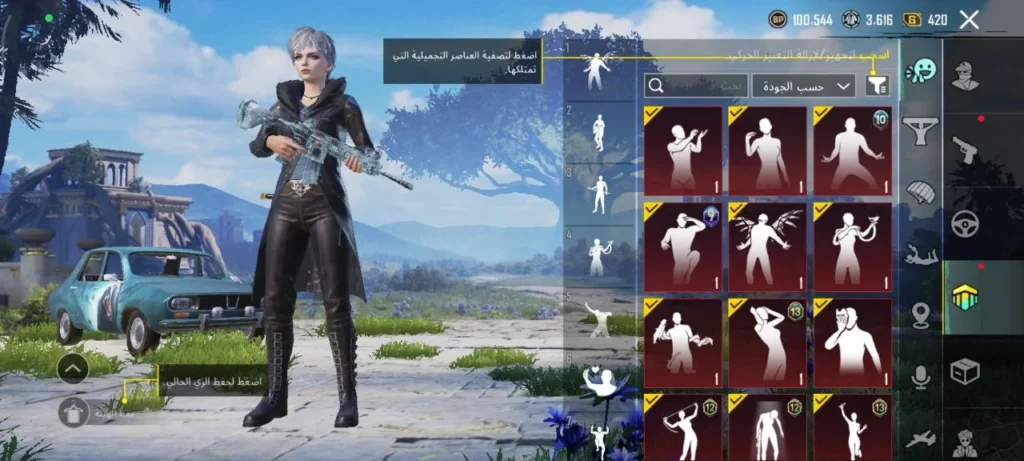Open the airplane category tab

(x=919, y=438)
